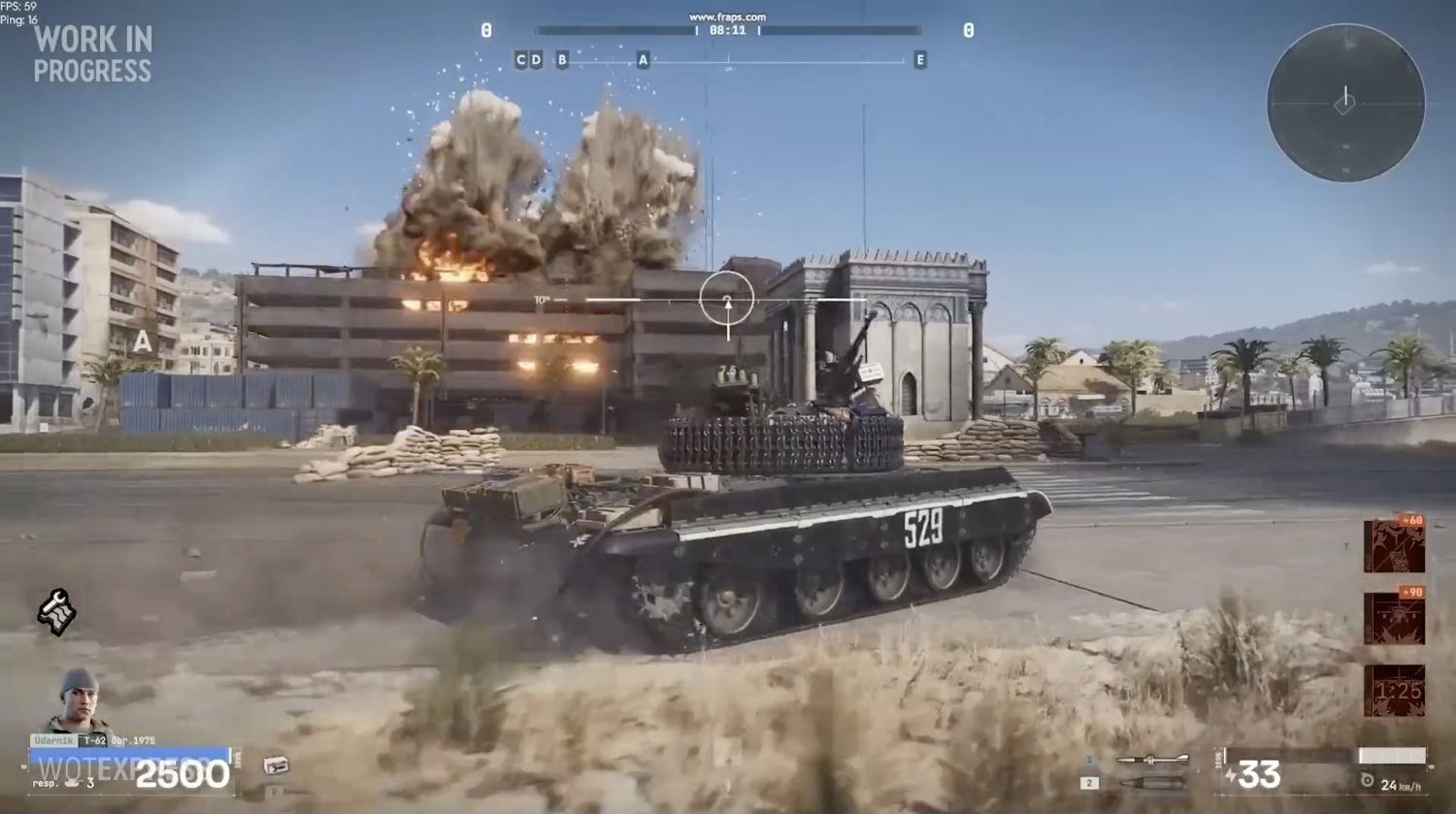Choose capture point E marker on compass
Screen dimensions: 1456x814
pos(919,60)
